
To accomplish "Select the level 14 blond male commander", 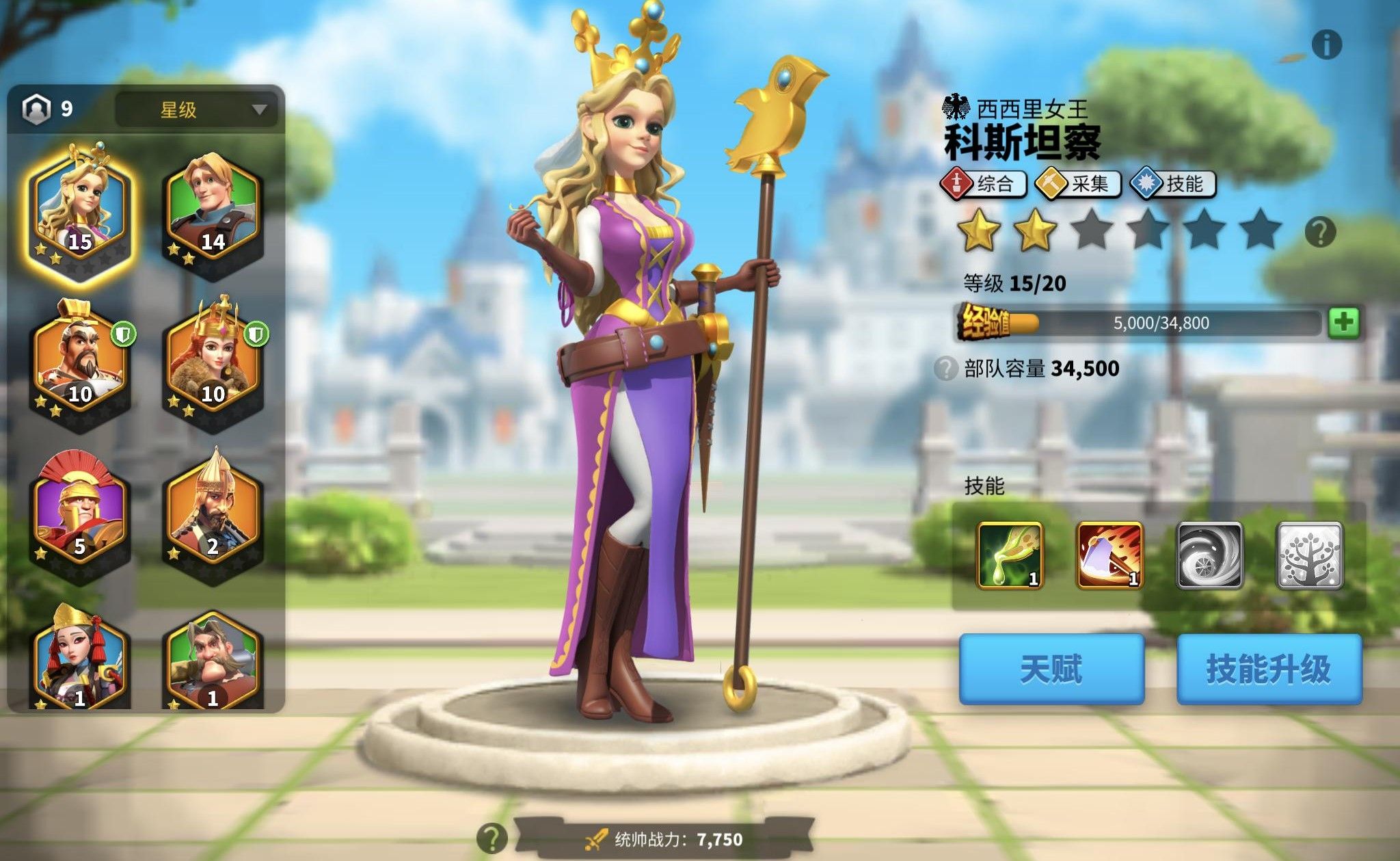I will (x=213, y=211).
